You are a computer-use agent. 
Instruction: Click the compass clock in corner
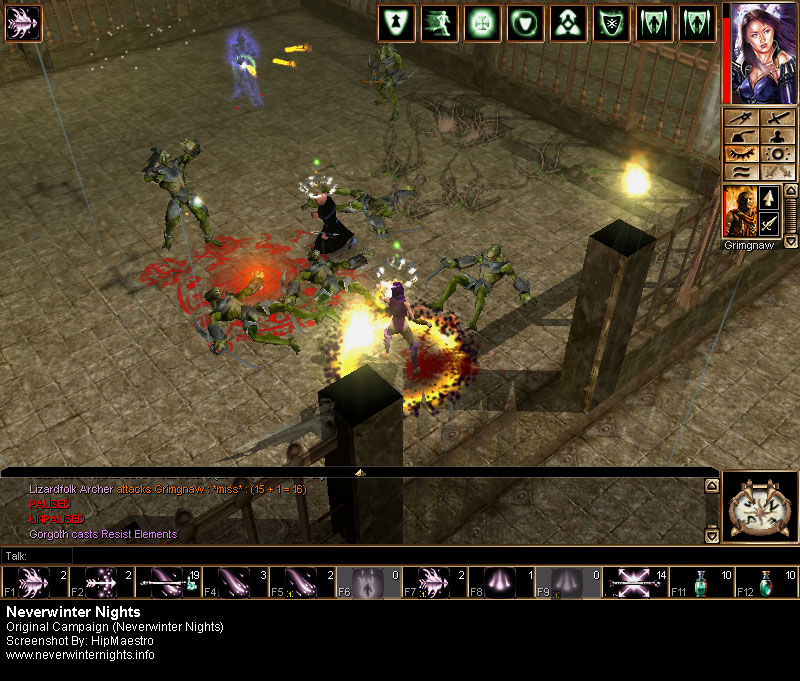[759, 507]
